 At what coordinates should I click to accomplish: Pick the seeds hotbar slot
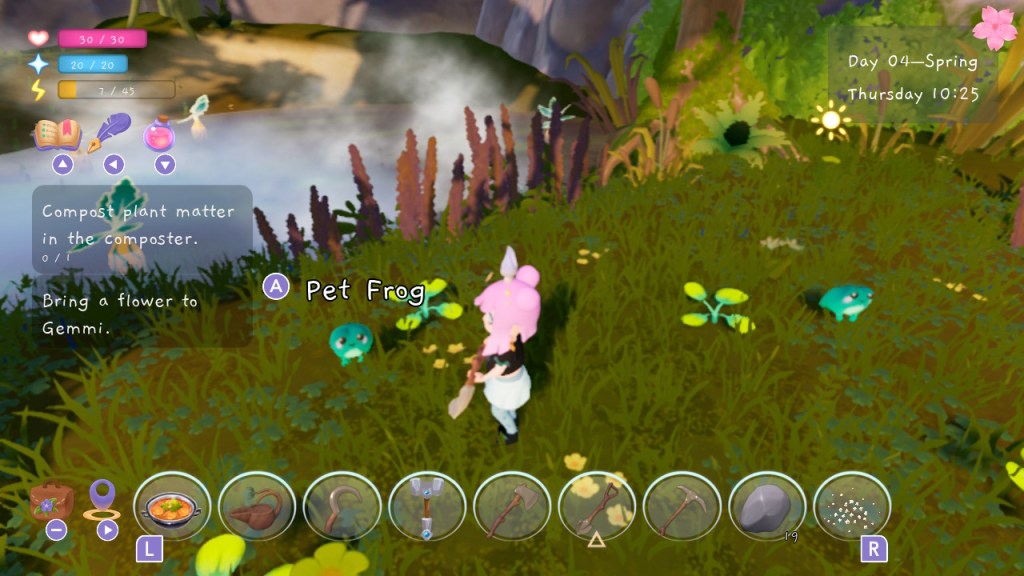pyautogui.click(x=852, y=507)
